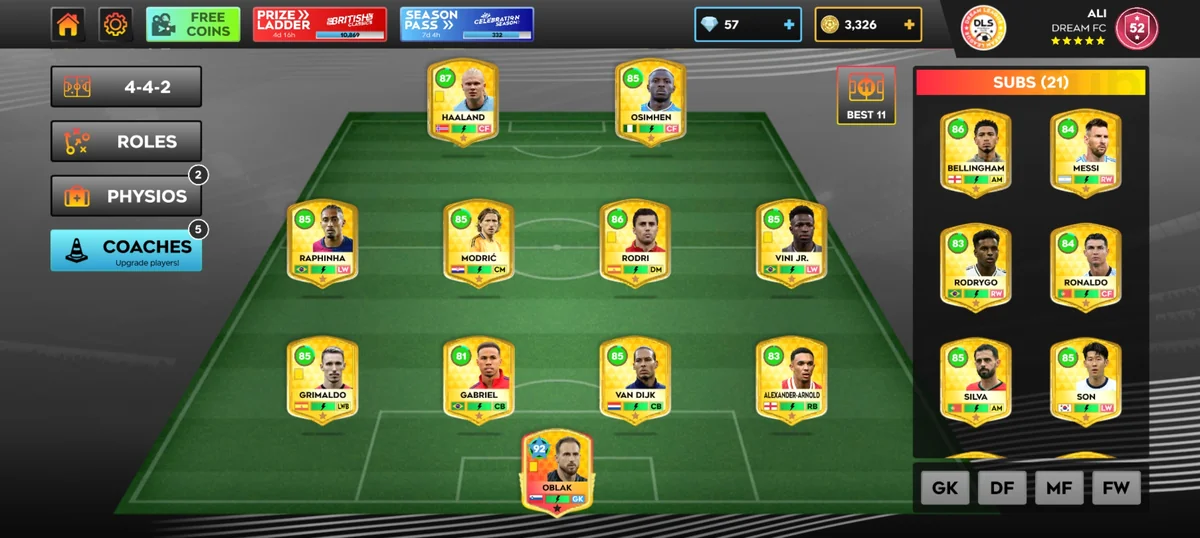
Task: Go to the home screen
Action: [68, 25]
